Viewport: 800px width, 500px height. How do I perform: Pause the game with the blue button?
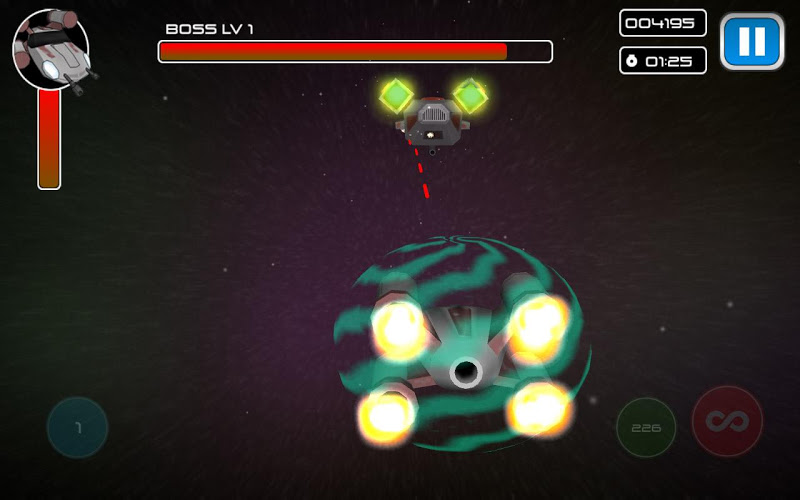click(752, 42)
